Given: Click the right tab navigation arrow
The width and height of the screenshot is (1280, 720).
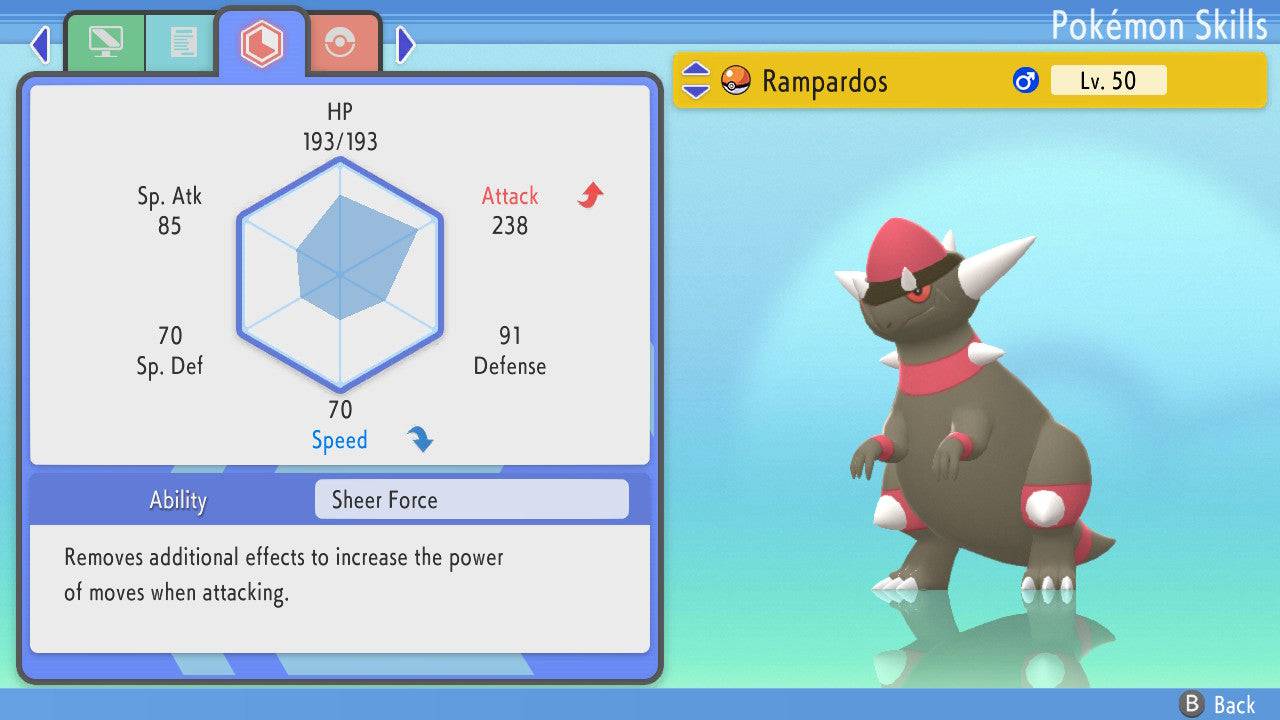Looking at the screenshot, I should point(405,44).
